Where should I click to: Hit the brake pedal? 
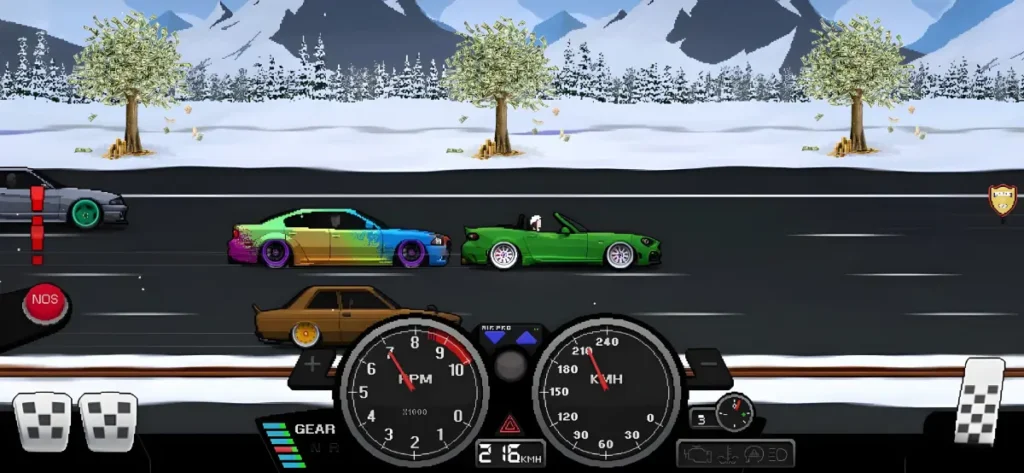pyautogui.click(x=108, y=421)
